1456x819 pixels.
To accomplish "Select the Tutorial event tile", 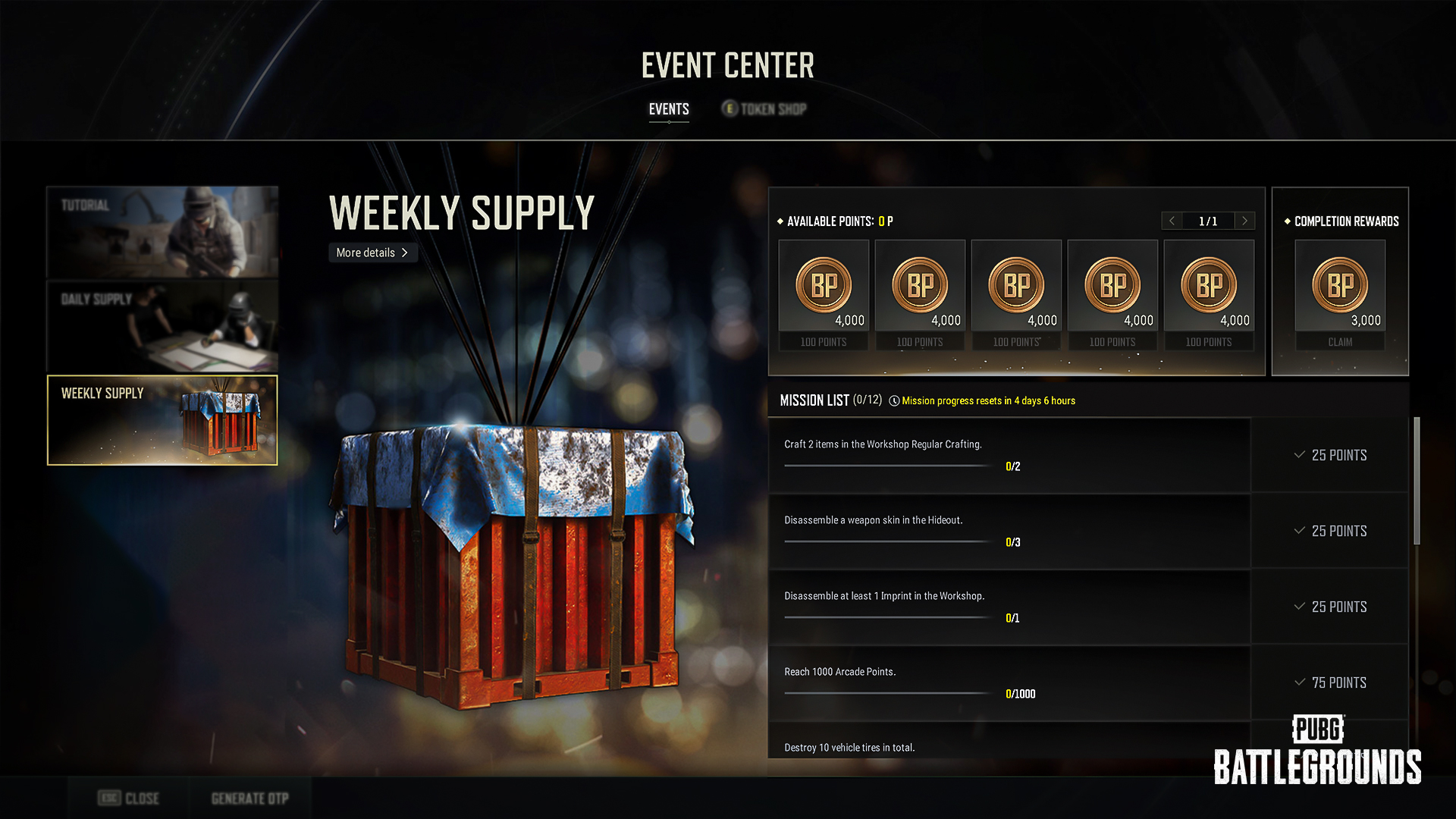I will point(162,232).
